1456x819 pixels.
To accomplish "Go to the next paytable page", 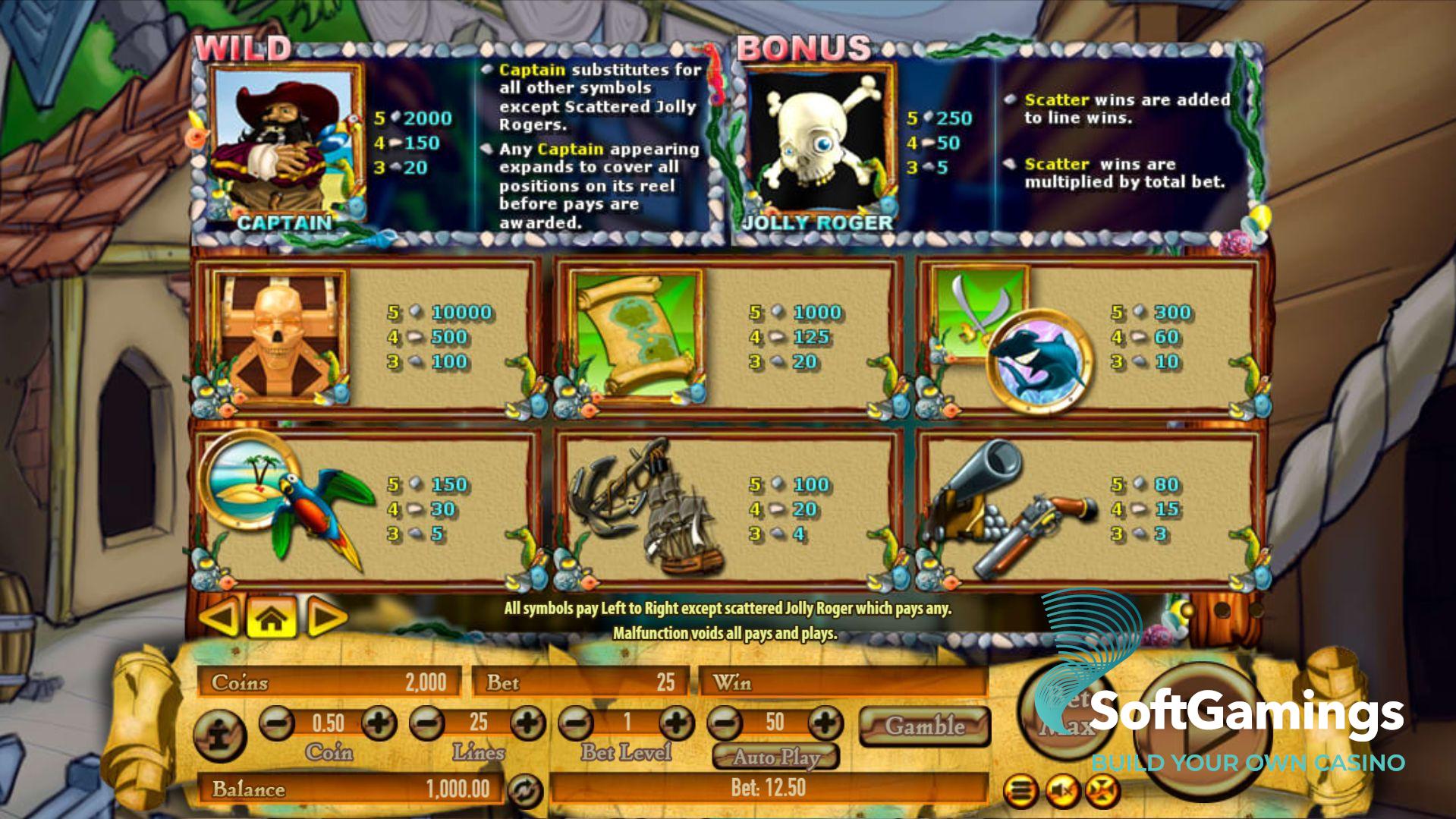I will coord(326,618).
